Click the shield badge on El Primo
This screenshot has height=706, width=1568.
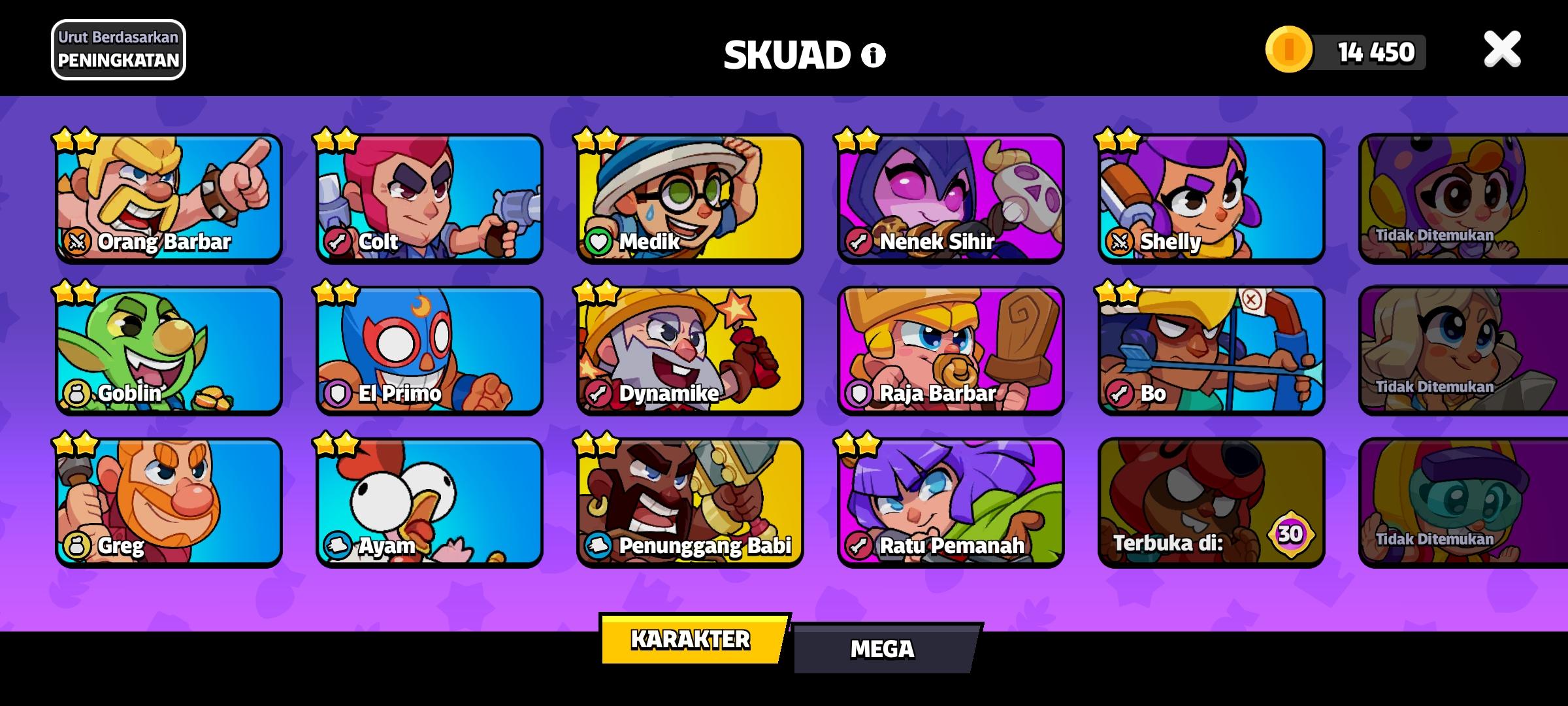click(x=338, y=393)
